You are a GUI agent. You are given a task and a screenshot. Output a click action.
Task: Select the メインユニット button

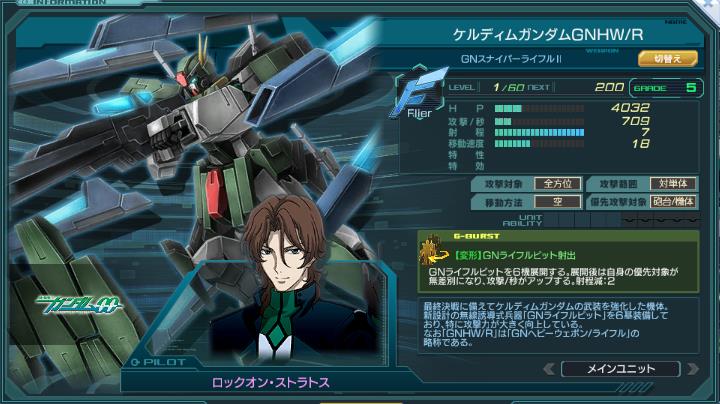click(620, 368)
